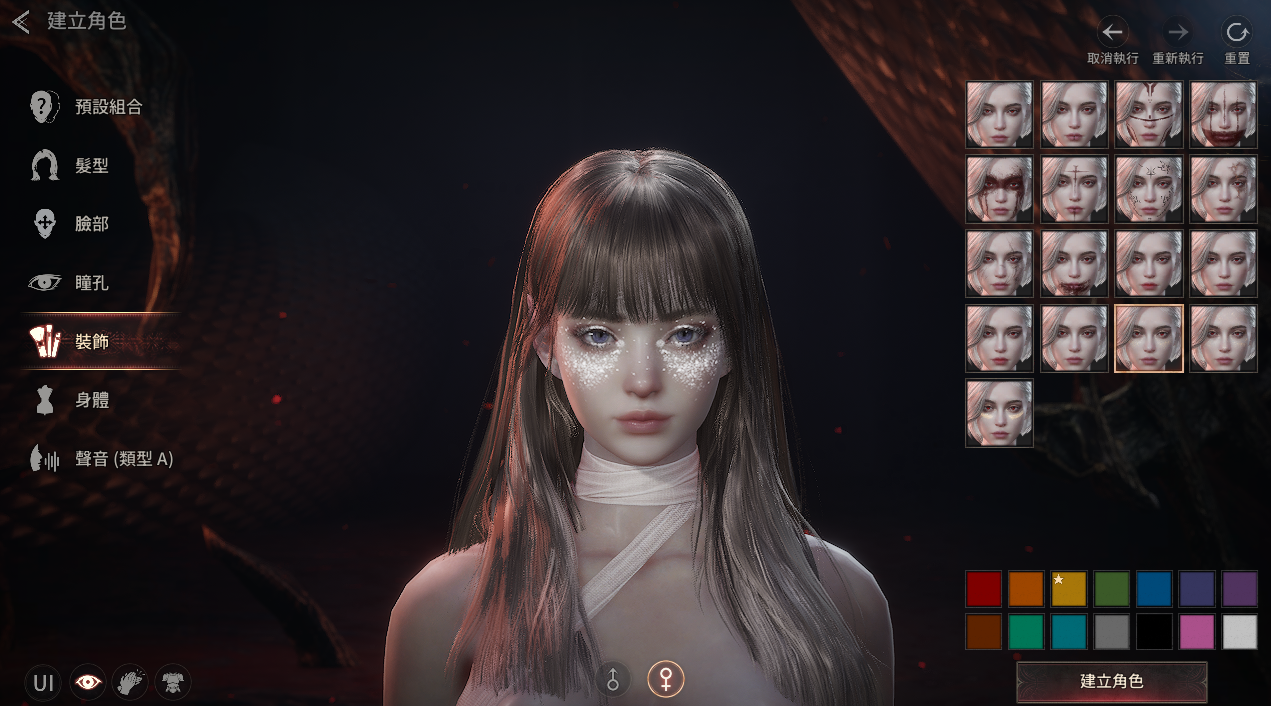
Task: Open the 臉部 face category
Action: click(x=91, y=224)
